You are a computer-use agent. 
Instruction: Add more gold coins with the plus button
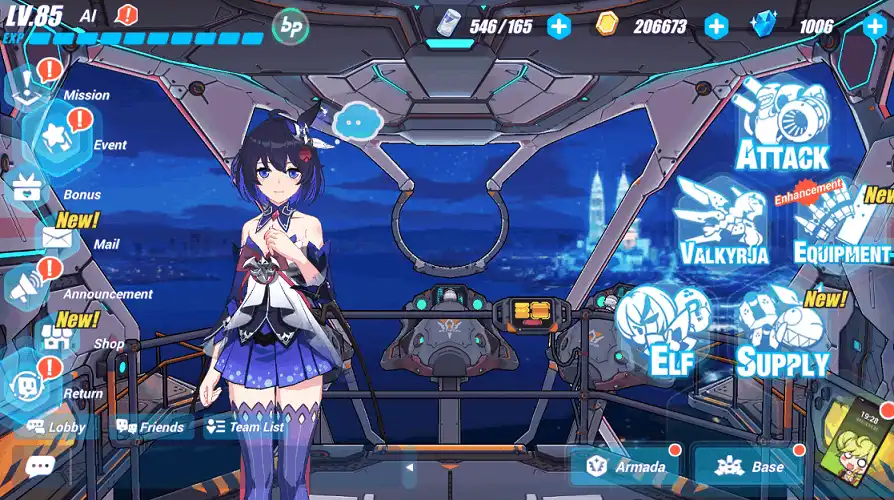tap(716, 26)
